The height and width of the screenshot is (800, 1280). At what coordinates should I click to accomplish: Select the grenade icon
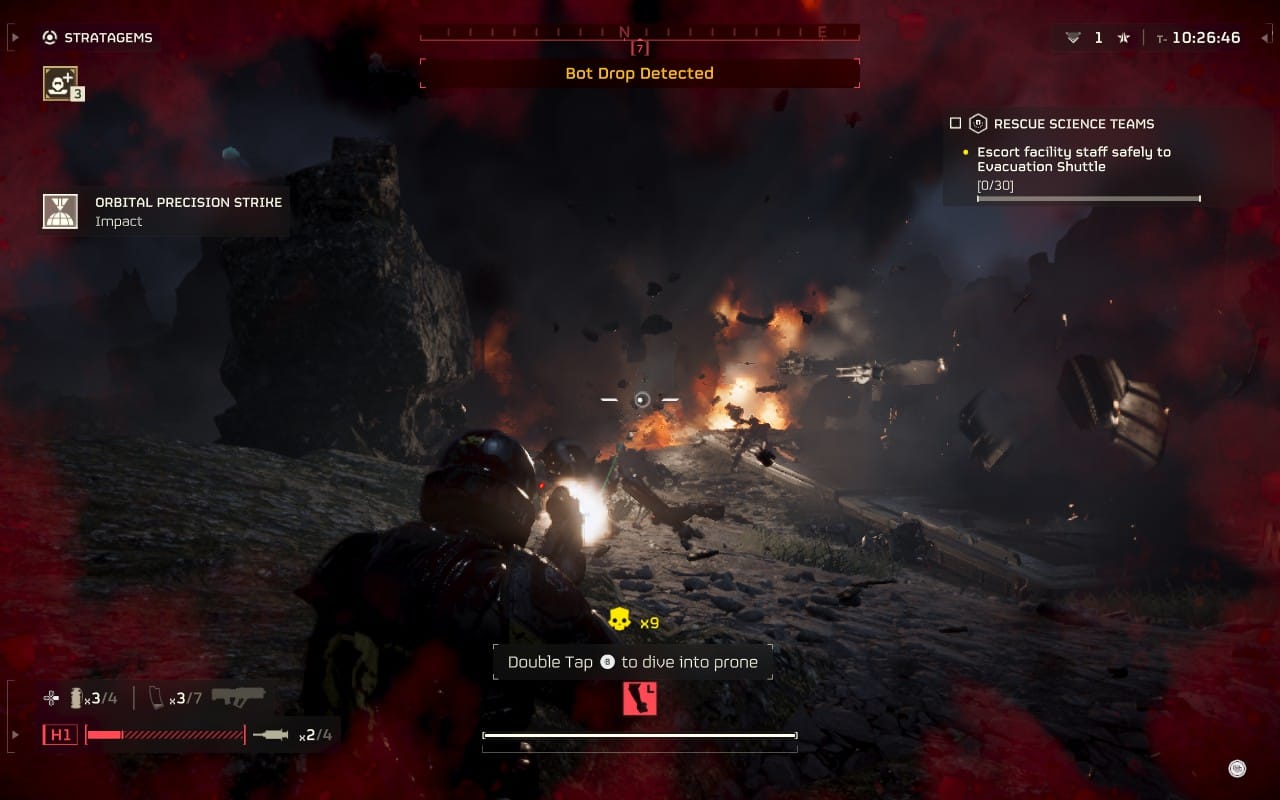76,698
